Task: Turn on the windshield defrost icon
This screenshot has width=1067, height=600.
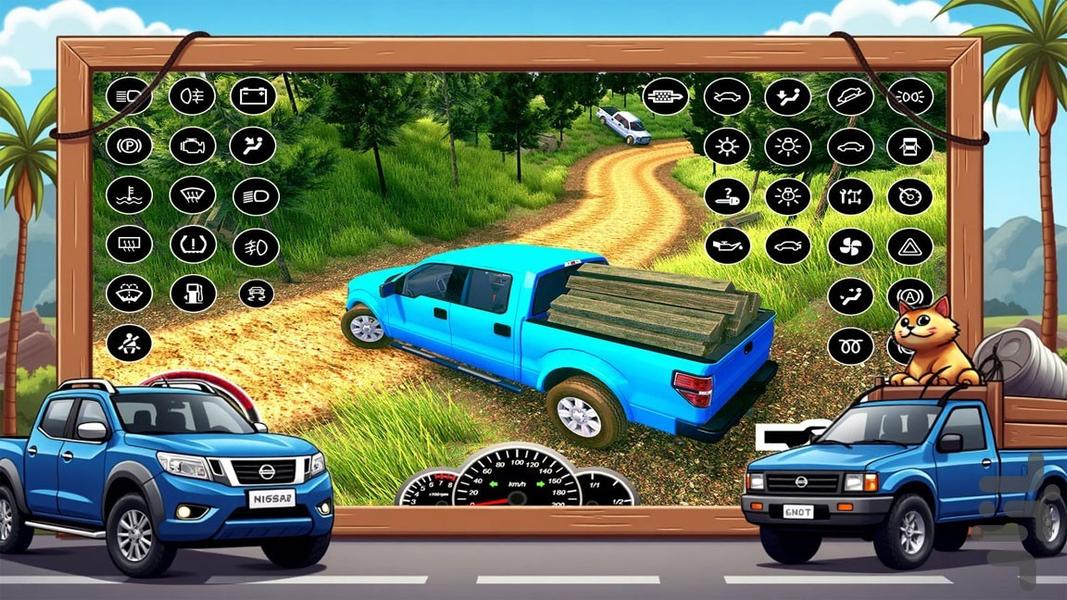Action: (x=192, y=194)
